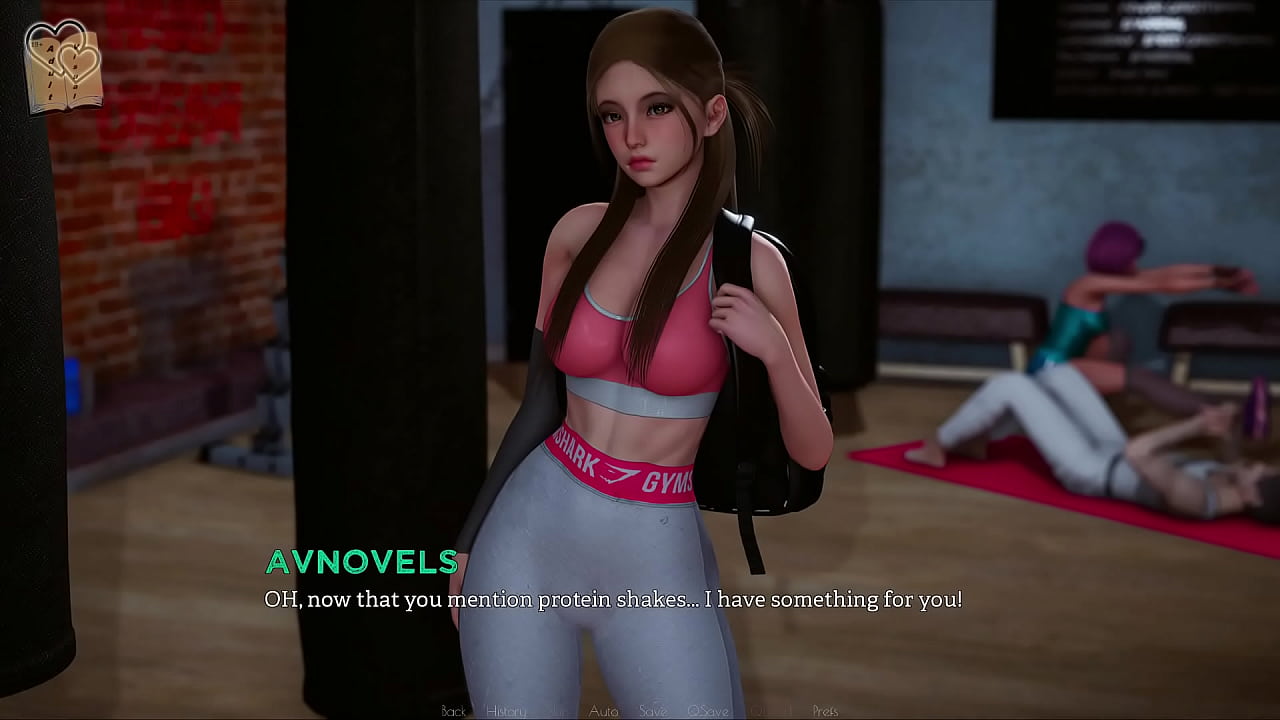Image resolution: width=1280 pixels, height=720 pixels.
Task: Quick save with the Q.Save button
Action: [x=707, y=711]
